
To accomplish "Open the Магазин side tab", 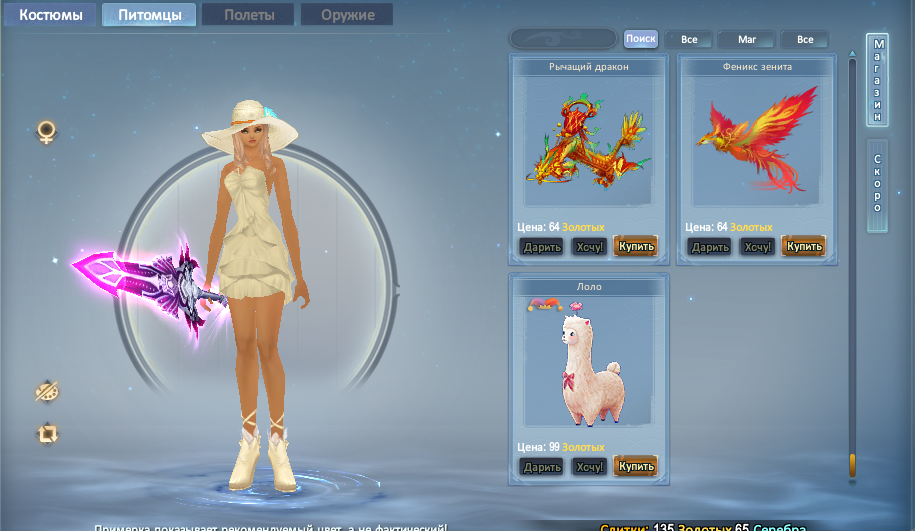I will [x=877, y=81].
